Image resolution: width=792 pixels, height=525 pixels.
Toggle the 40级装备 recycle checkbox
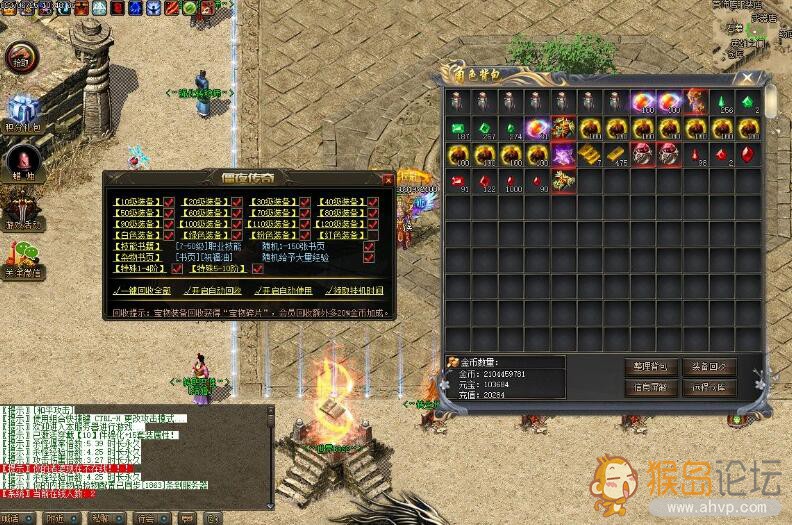pos(373,200)
